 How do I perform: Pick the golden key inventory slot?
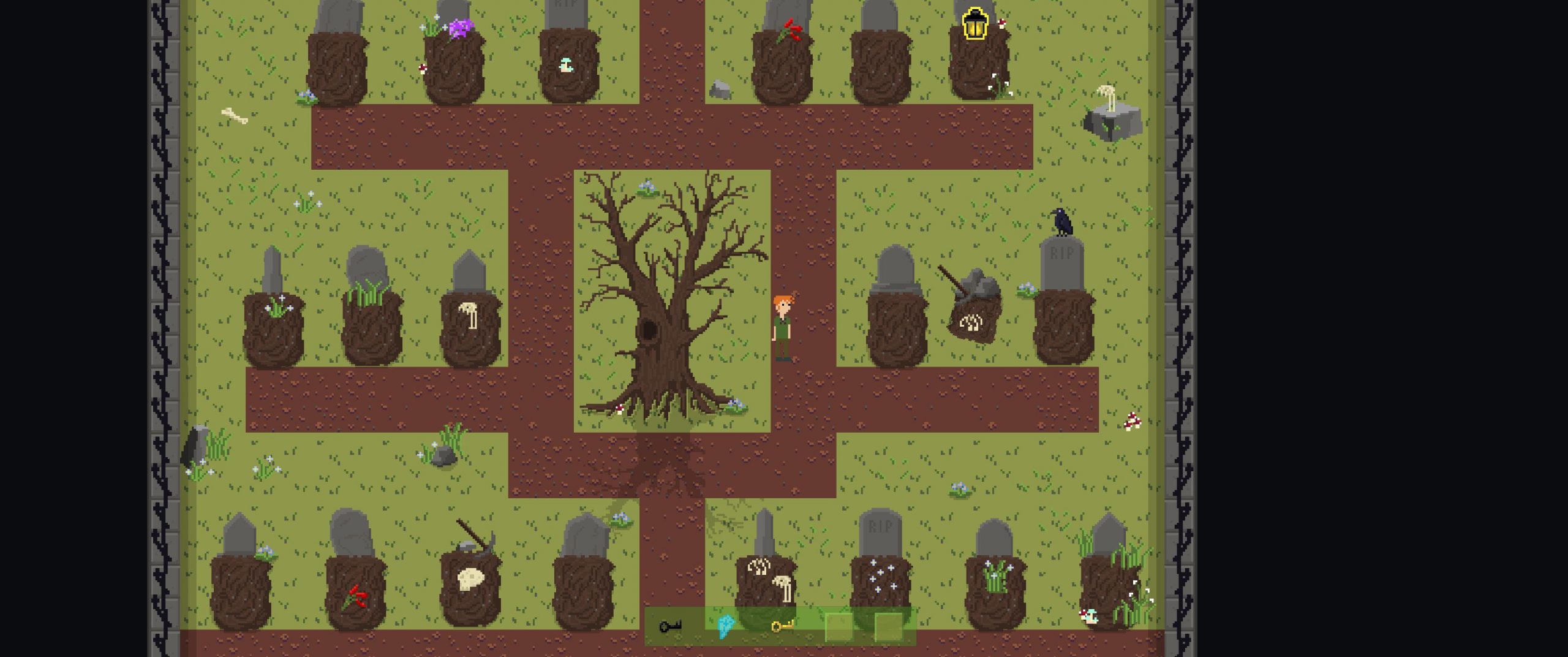click(x=782, y=626)
